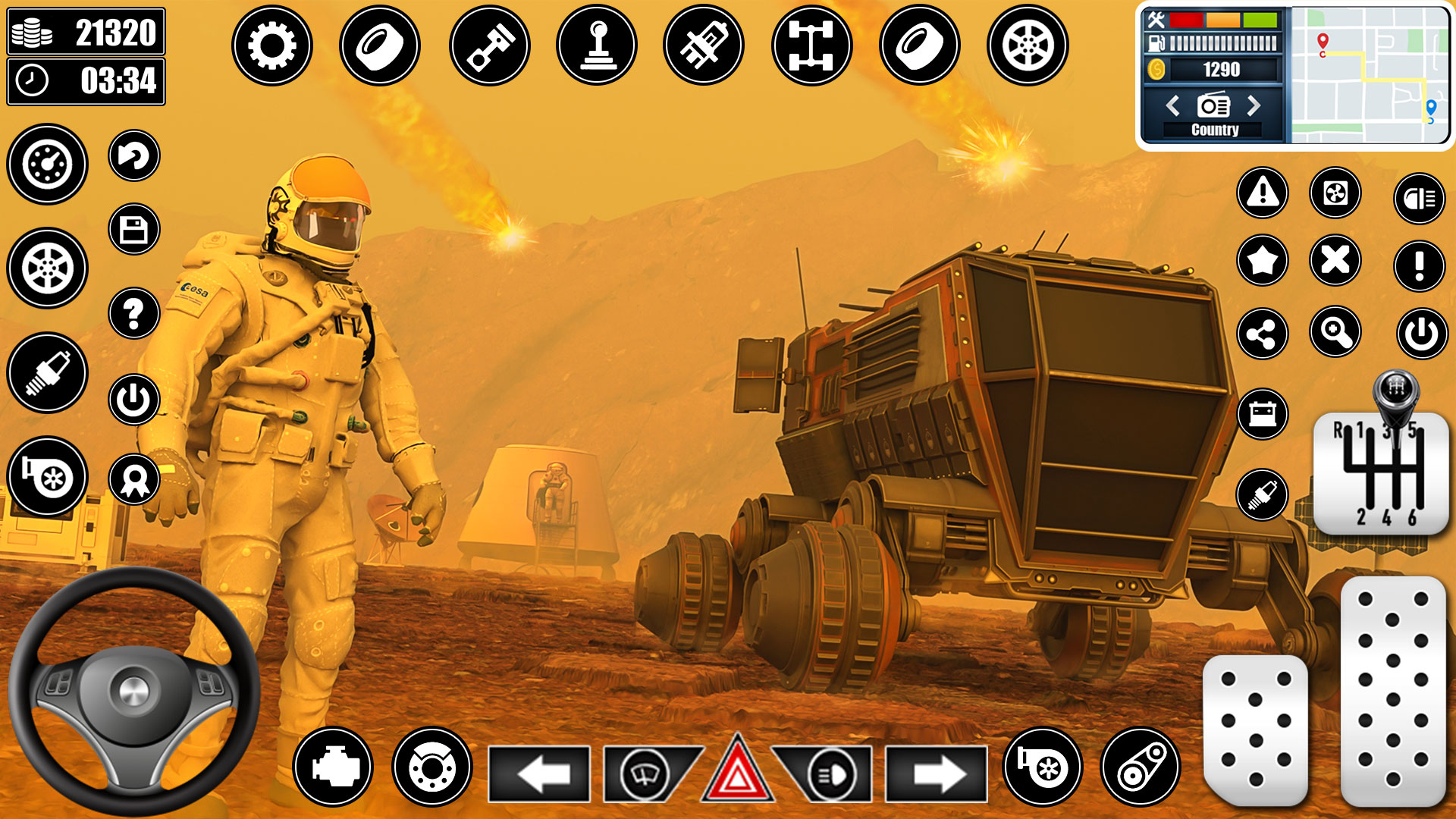The image size is (1456, 819).
Task: Open the city minimap
Action: (1369, 74)
